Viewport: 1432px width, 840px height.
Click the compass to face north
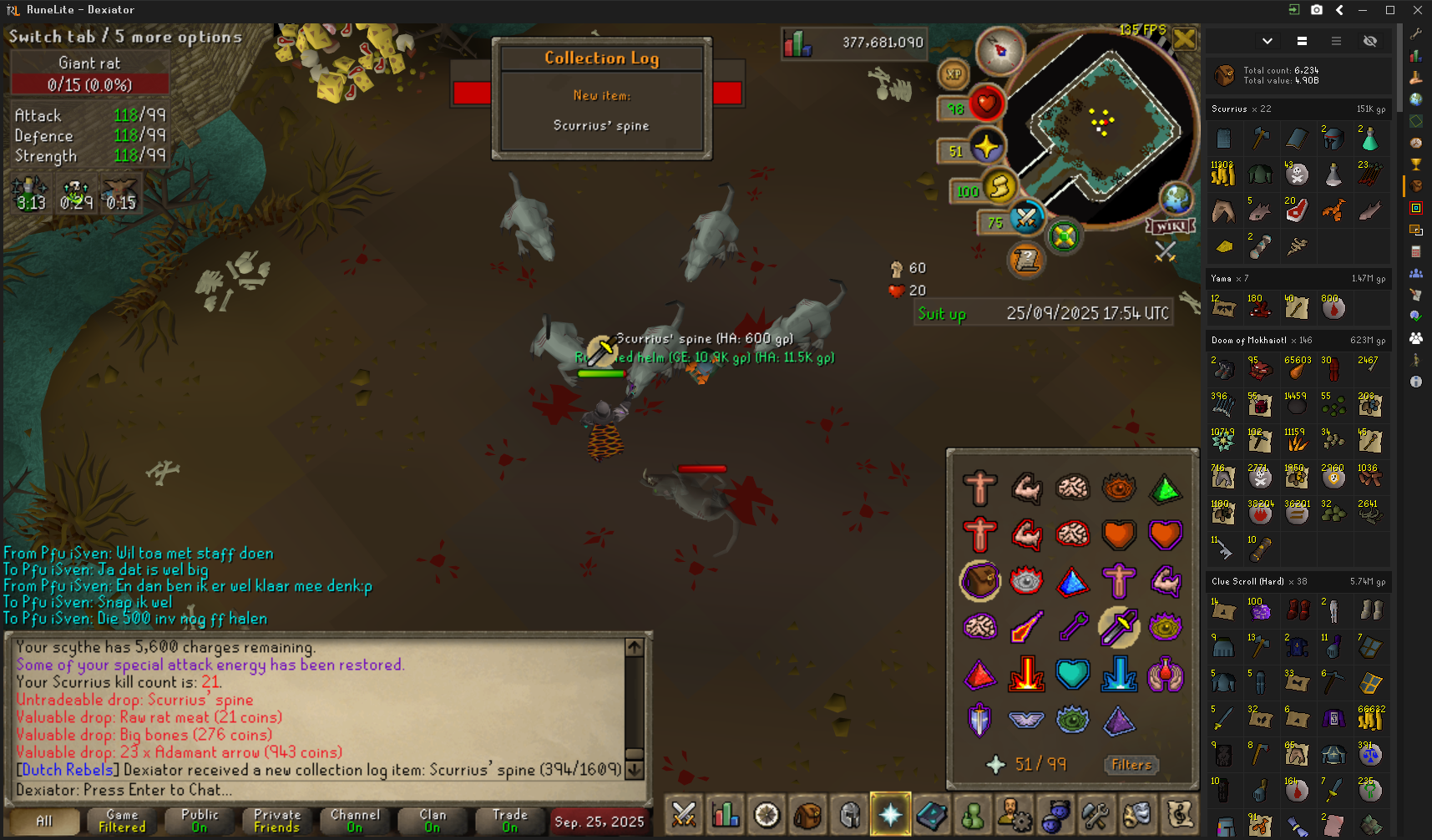[x=999, y=51]
